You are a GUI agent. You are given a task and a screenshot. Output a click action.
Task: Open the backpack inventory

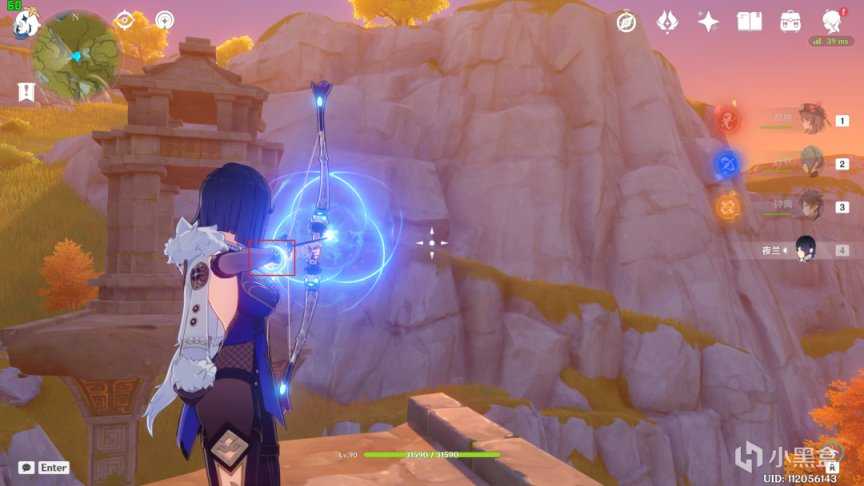tap(790, 22)
